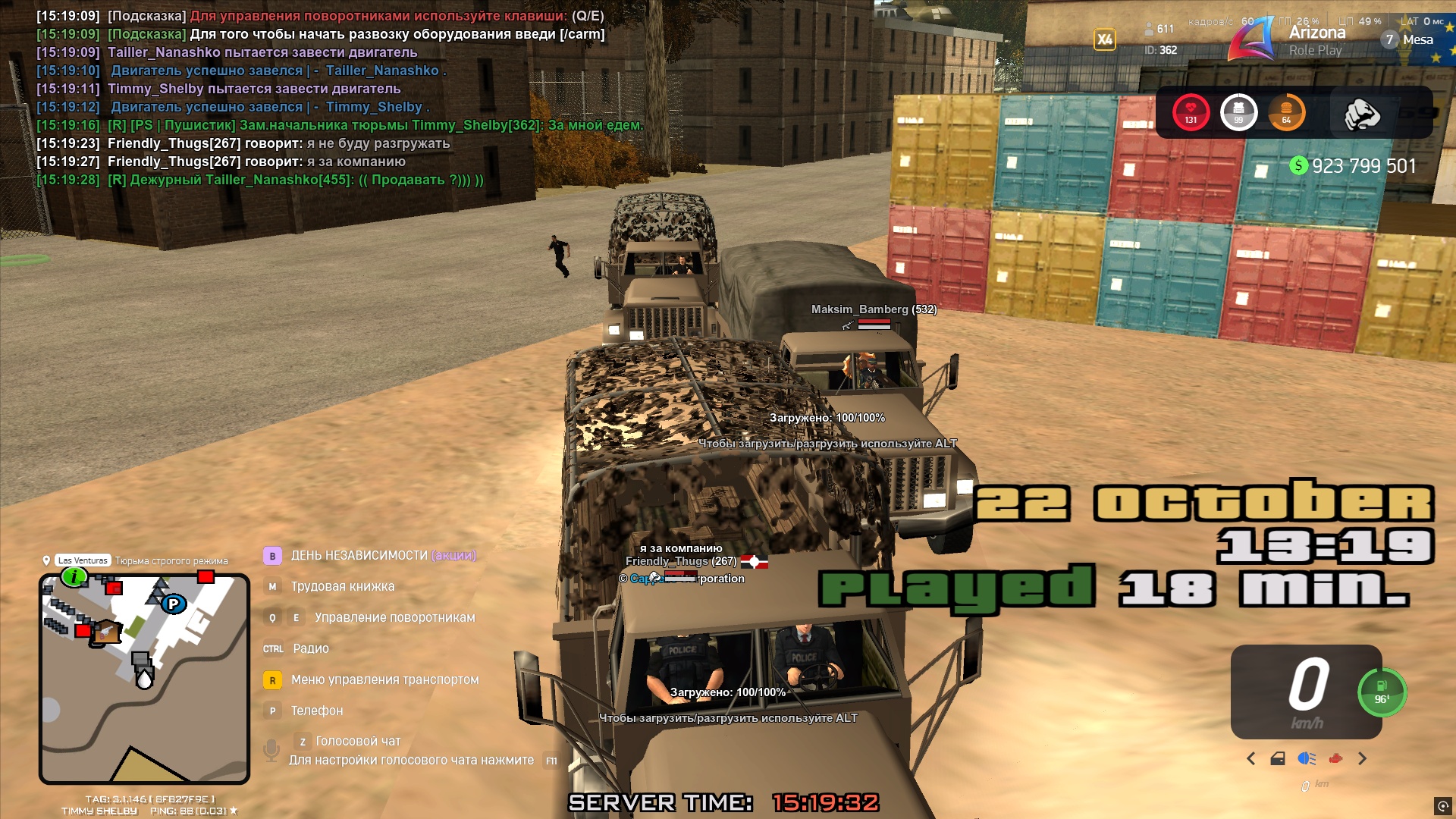Viewport: 1456px width, 819px height.
Task: Select the green info marker on minimap
Action: point(74,577)
